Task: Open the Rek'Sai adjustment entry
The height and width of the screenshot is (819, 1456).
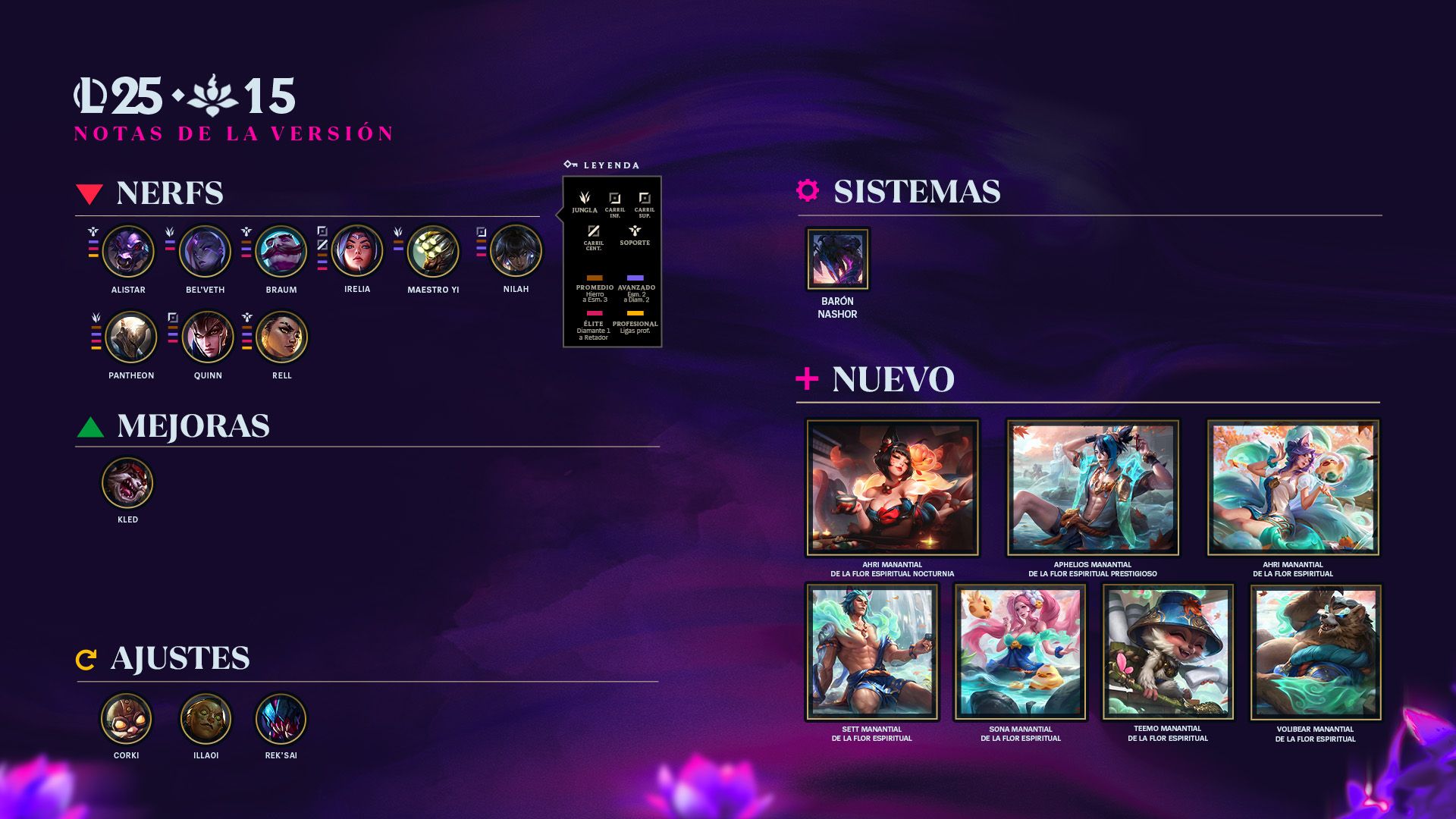Action: (x=281, y=719)
